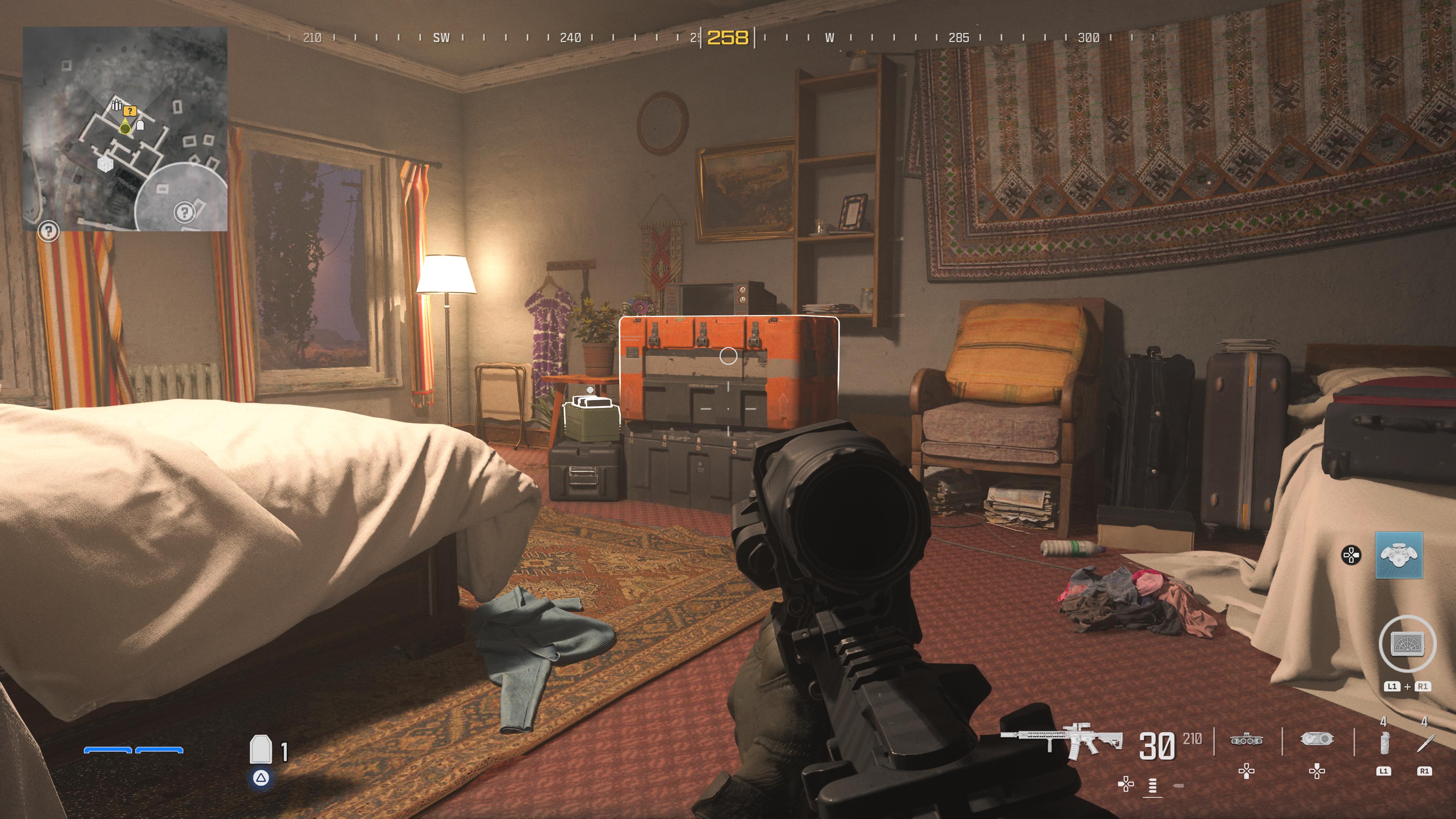
Task: Open the minimap in the corner
Action: (x=125, y=129)
